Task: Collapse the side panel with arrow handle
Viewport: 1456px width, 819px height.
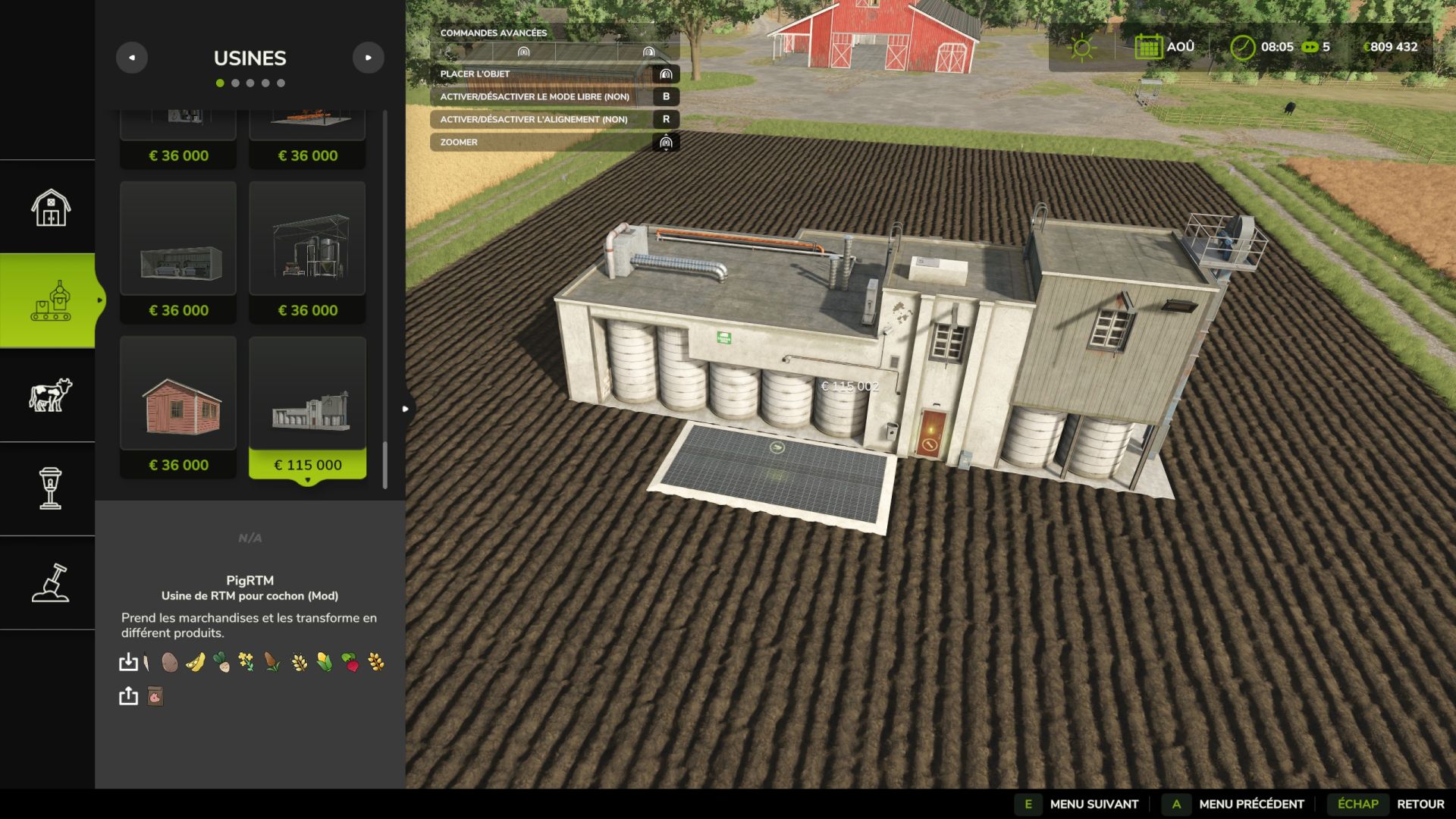Action: tap(406, 409)
